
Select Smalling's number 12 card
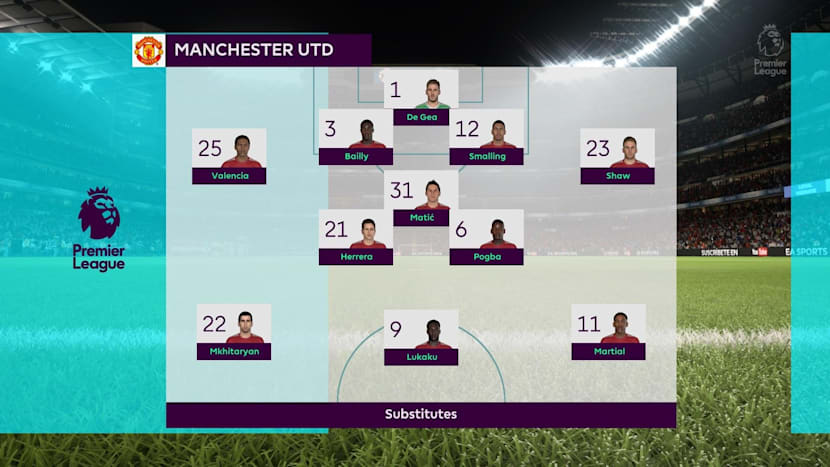click(x=486, y=137)
